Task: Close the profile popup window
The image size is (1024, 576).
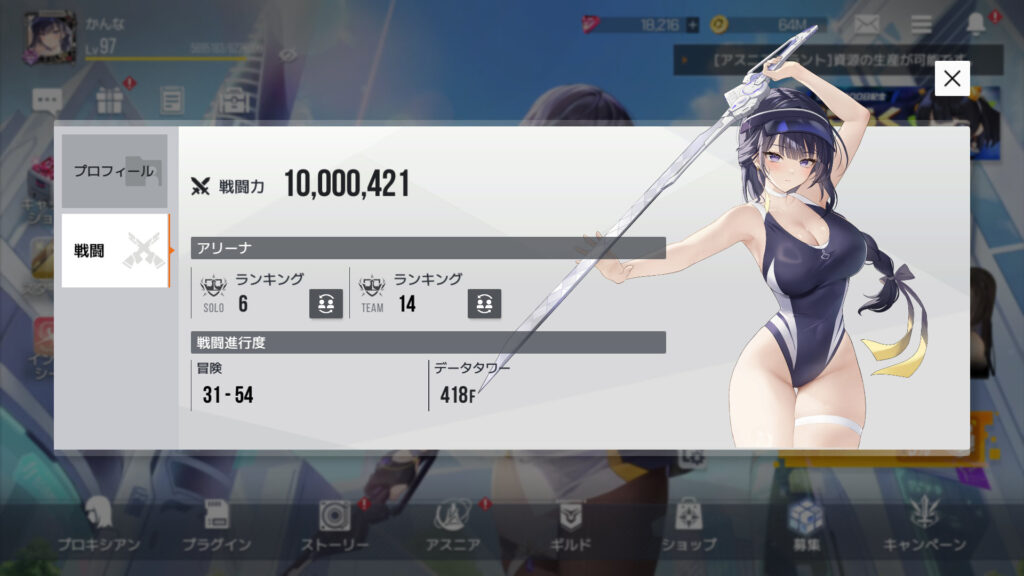Action: click(952, 78)
